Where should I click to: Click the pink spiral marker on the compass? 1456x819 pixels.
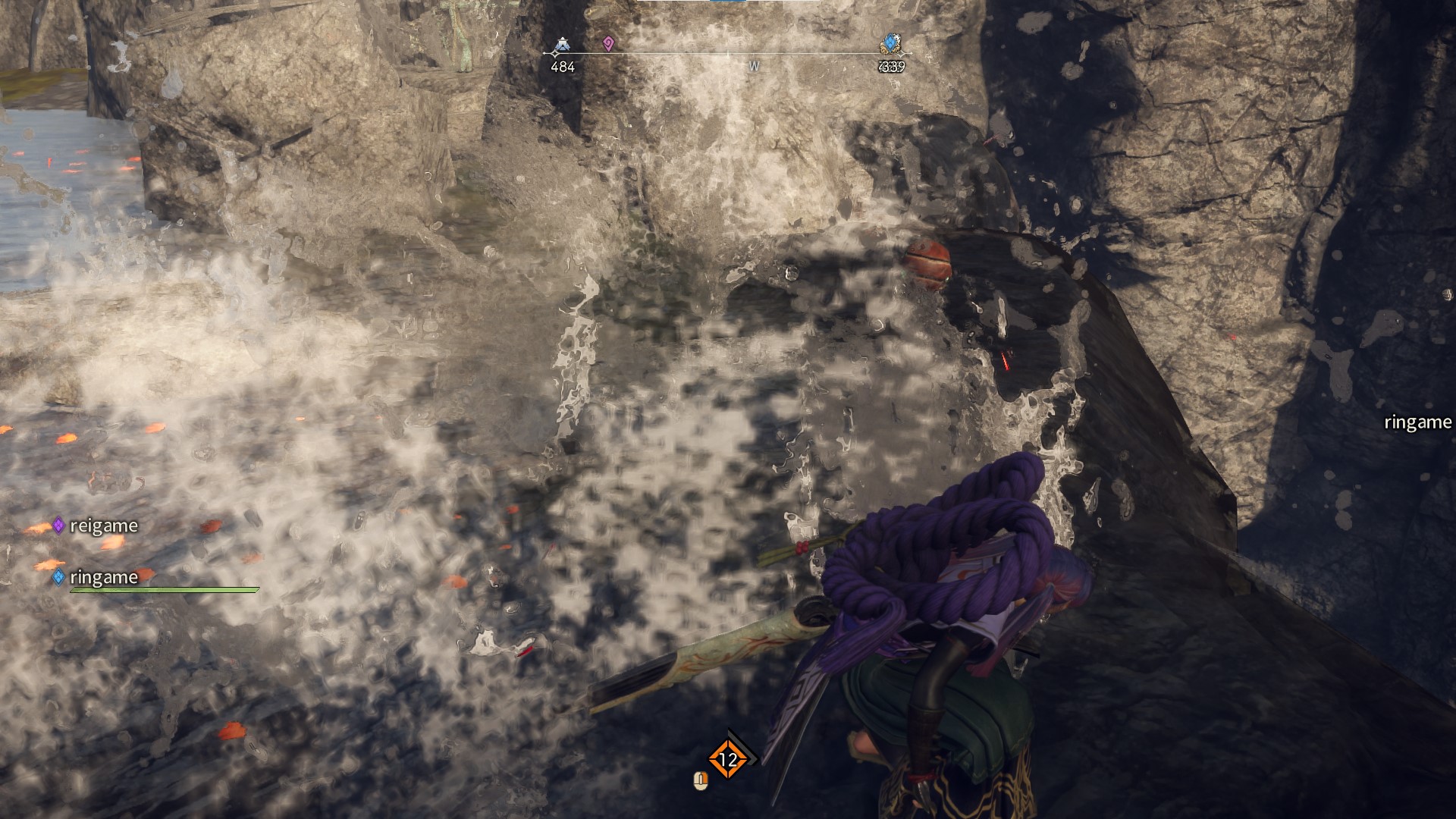pos(607,44)
